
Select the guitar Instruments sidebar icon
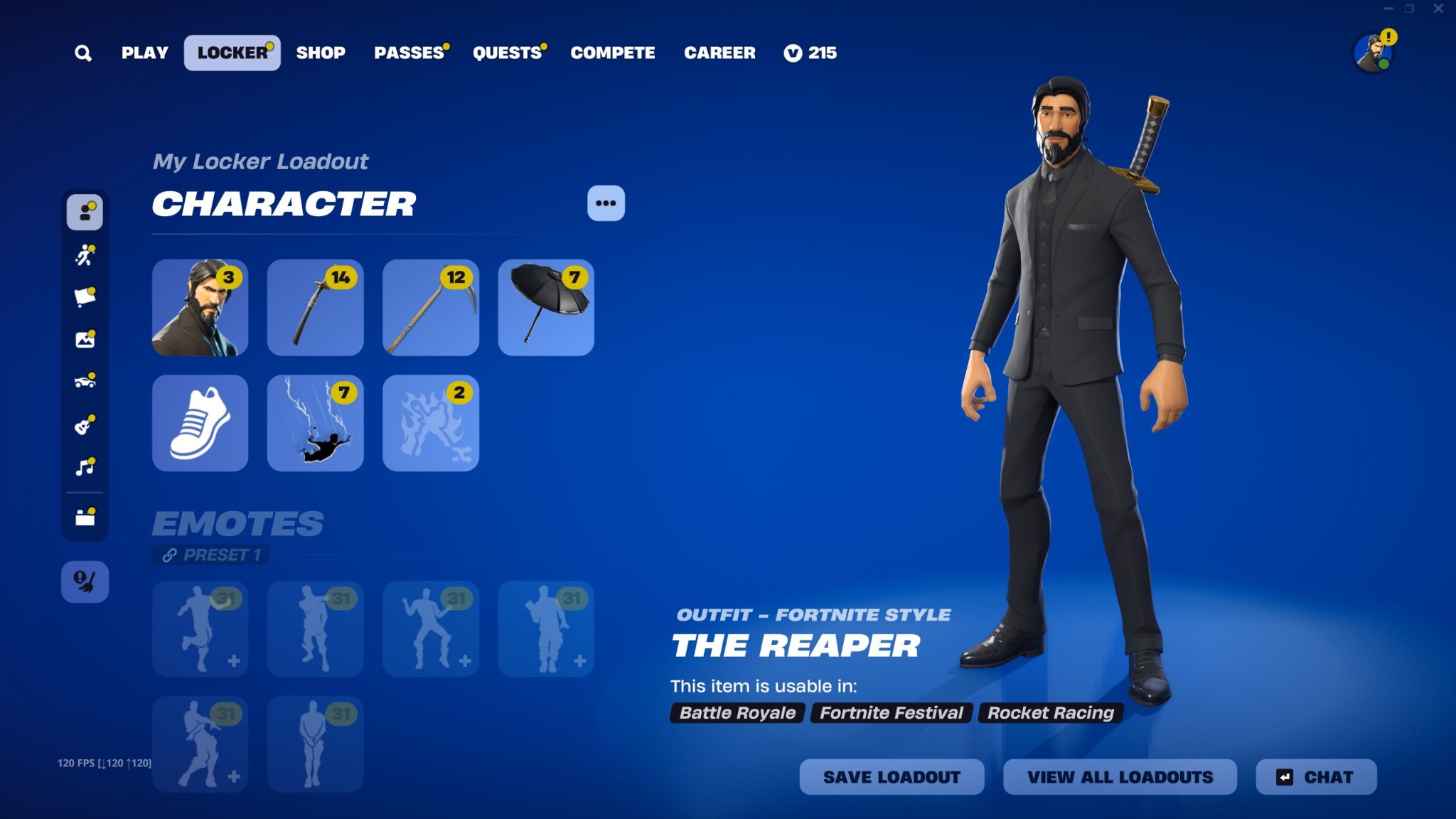point(85,424)
